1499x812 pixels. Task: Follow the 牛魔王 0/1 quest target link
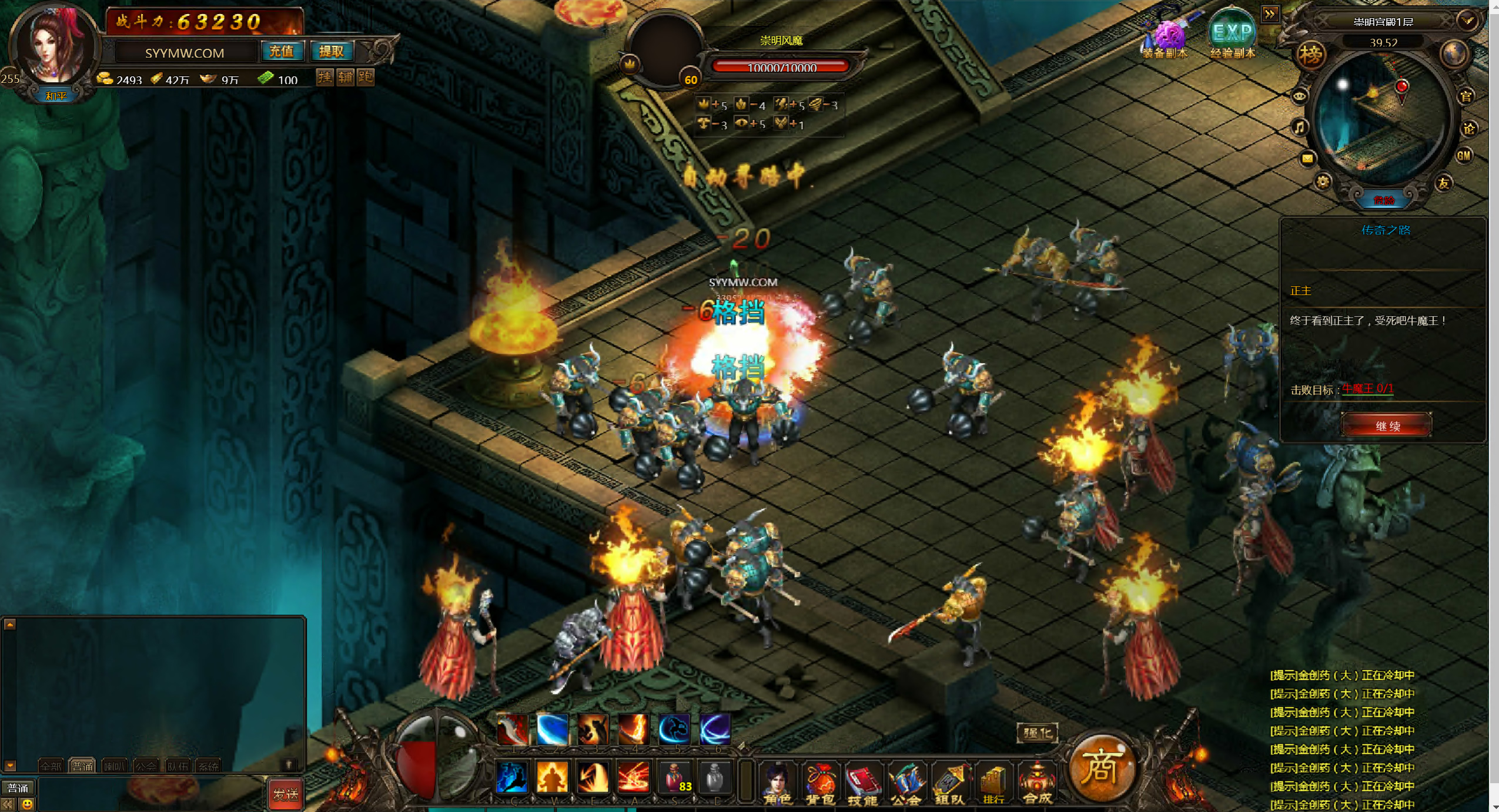click(x=1367, y=388)
